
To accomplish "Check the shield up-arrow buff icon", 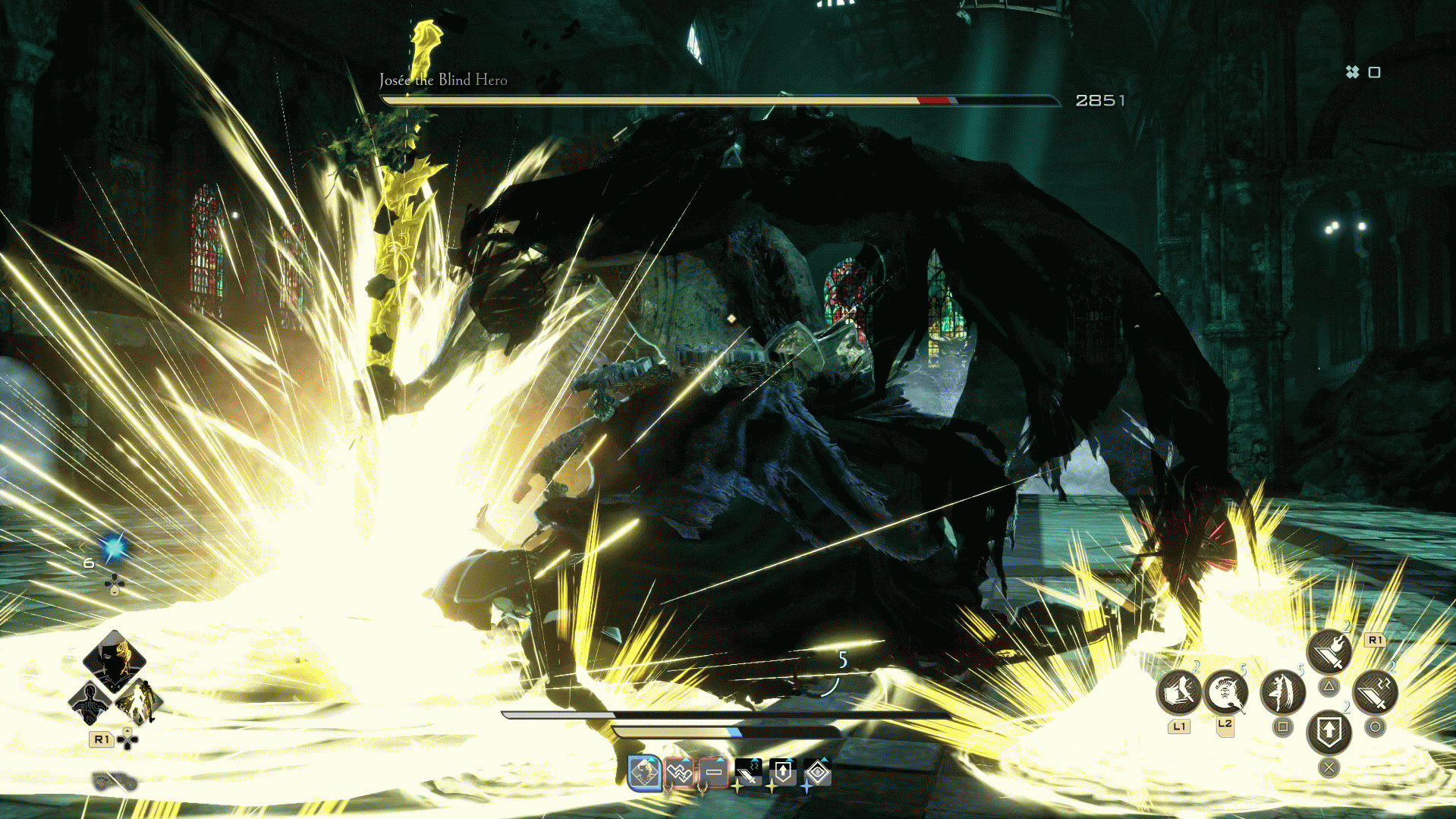I will pyautogui.click(x=783, y=773).
